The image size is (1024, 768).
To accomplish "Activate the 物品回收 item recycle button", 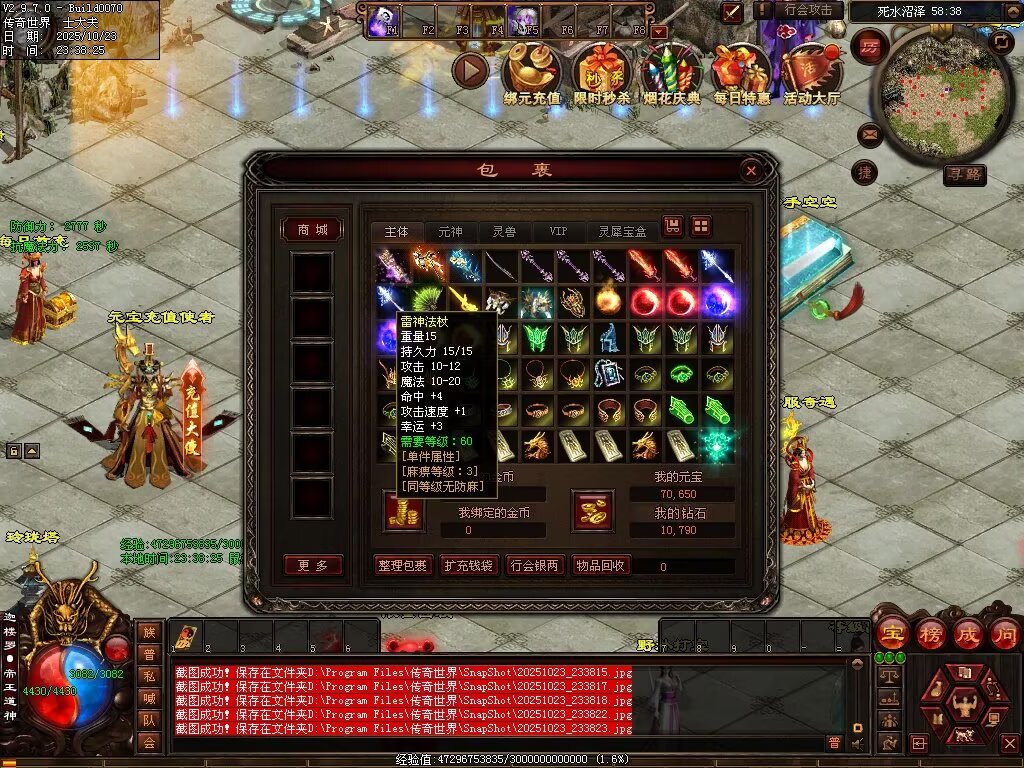I will (x=600, y=565).
